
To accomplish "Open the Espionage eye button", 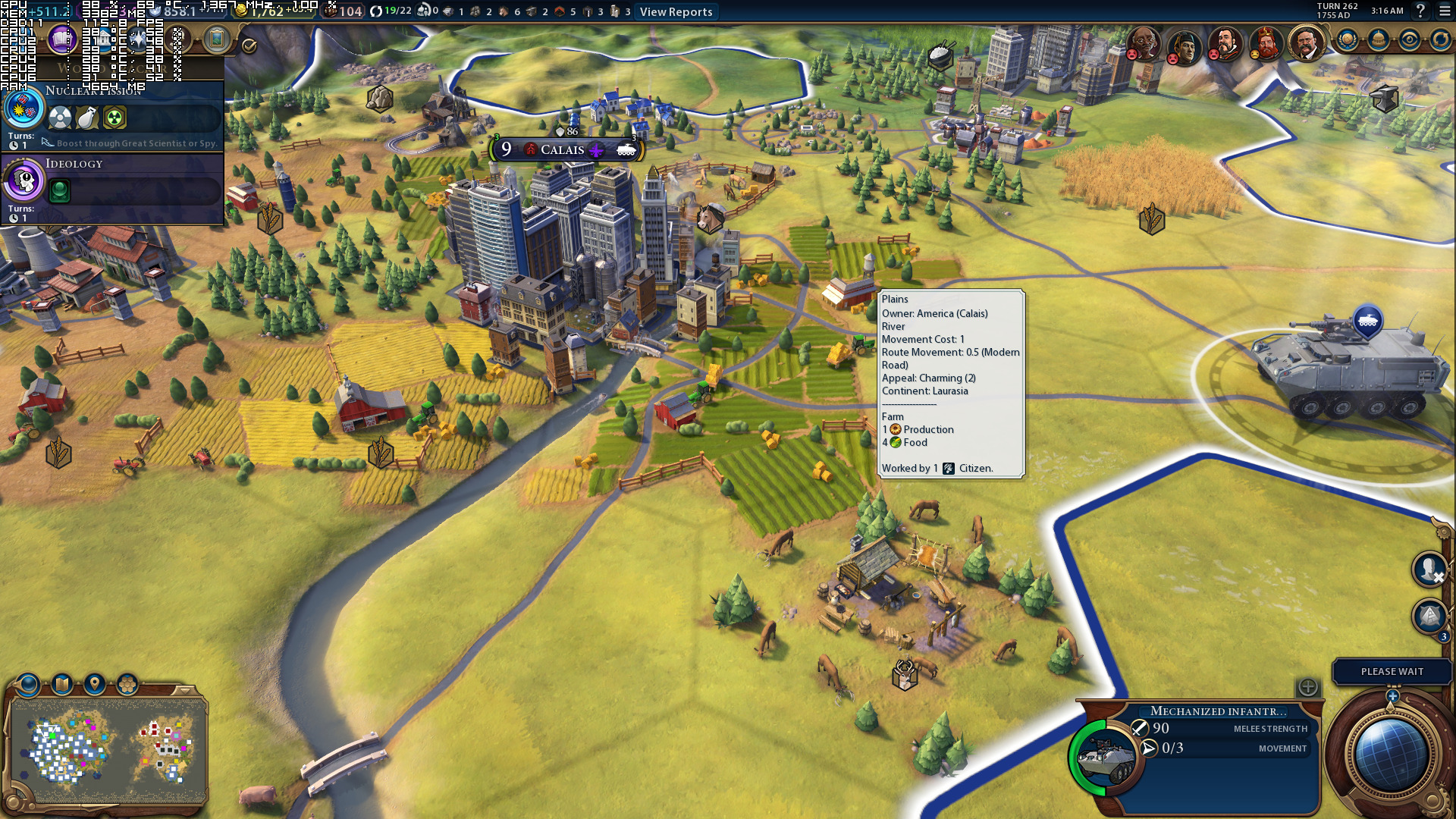I will [1409, 39].
